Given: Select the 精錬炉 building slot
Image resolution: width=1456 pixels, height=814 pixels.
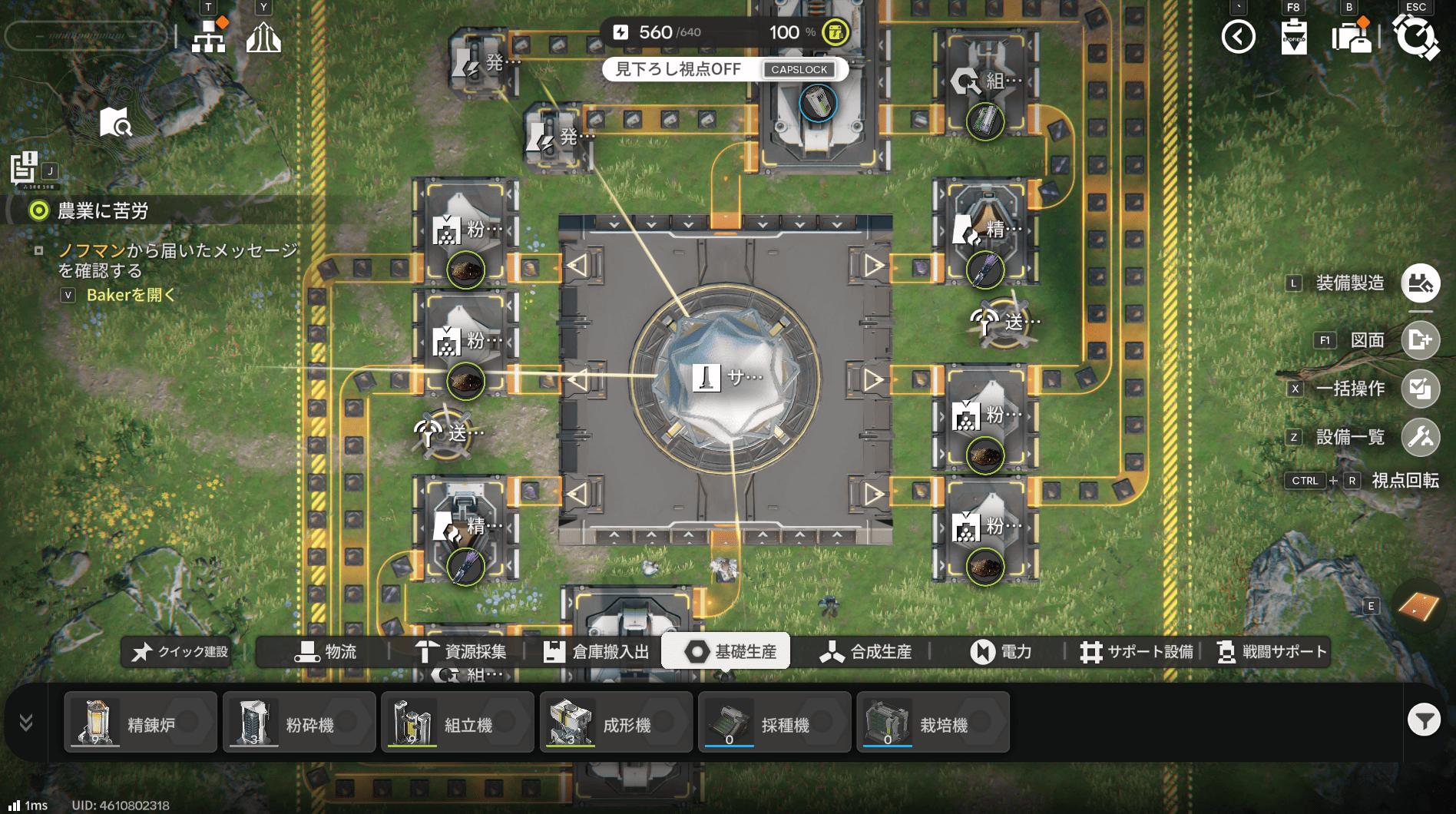Looking at the screenshot, I should (141, 723).
